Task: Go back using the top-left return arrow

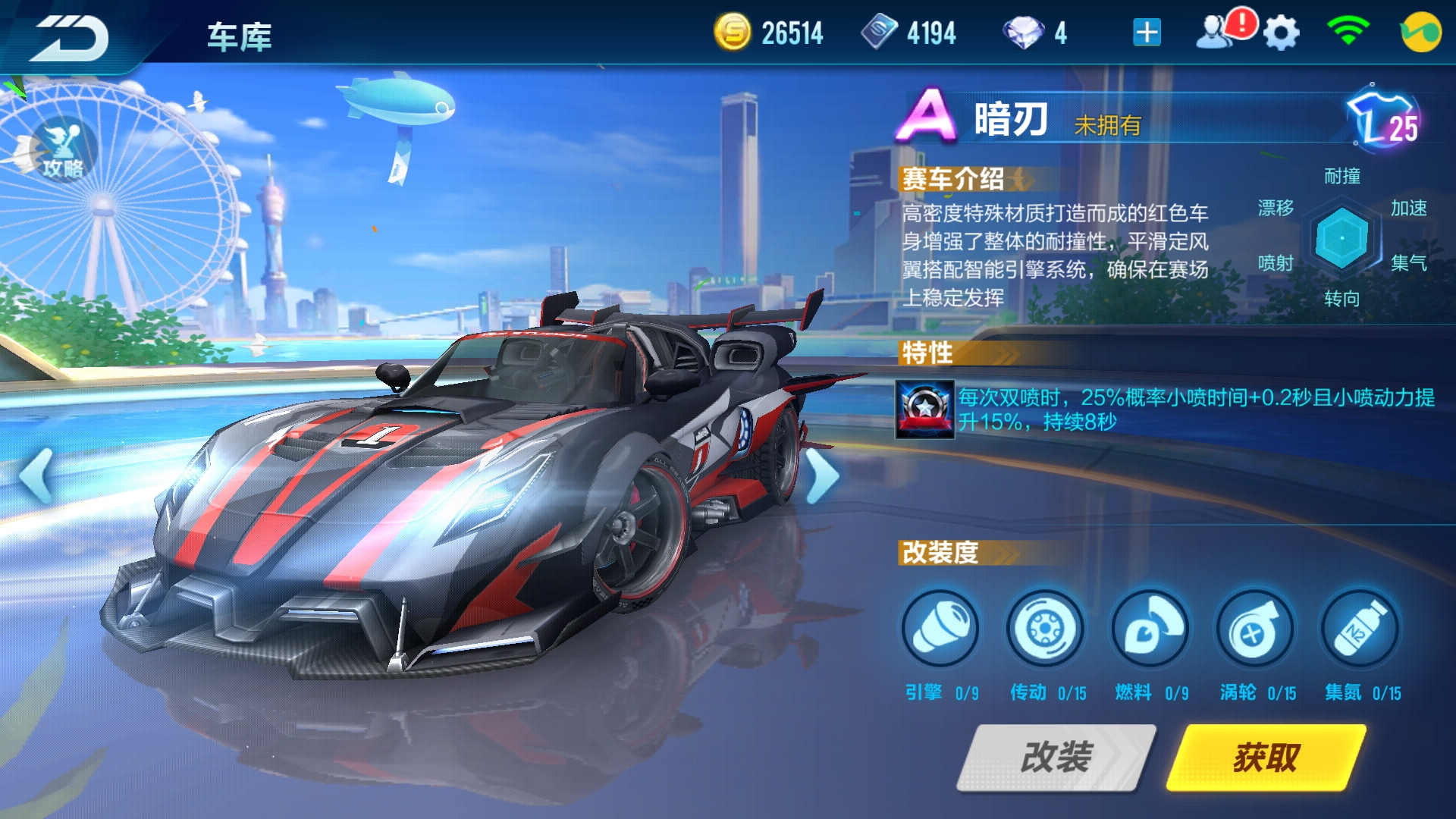Action: point(70,36)
